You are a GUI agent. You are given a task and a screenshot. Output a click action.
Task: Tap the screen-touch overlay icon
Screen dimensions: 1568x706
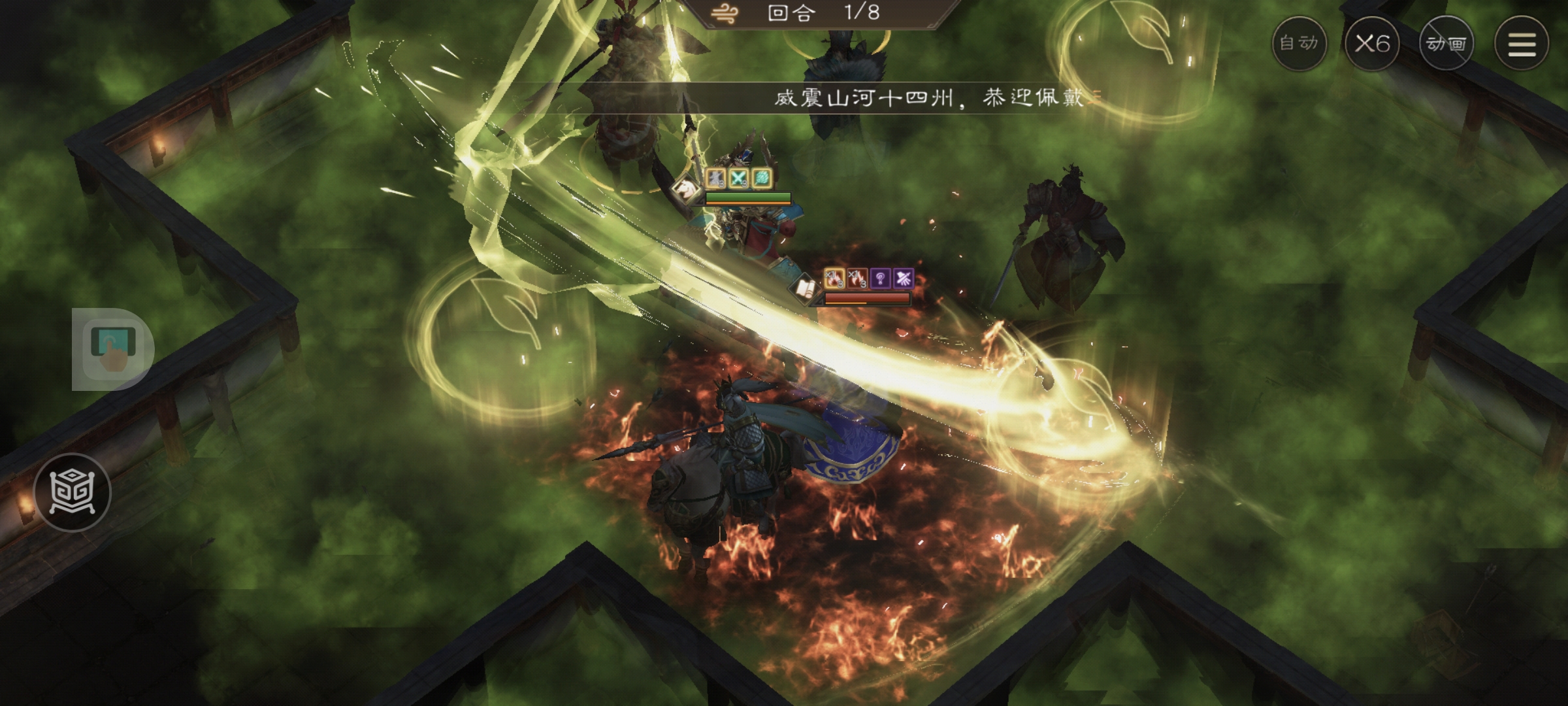pos(113,349)
